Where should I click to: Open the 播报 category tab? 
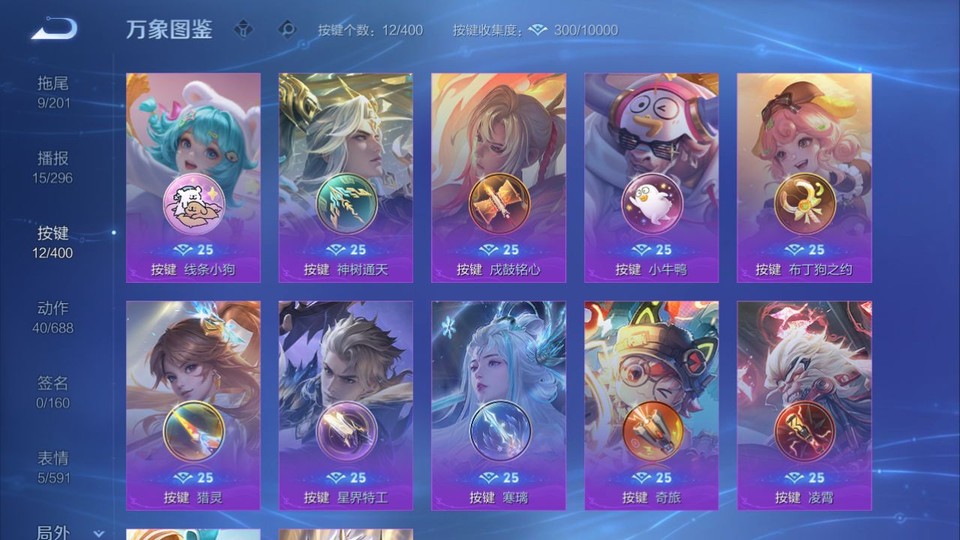pos(53,166)
